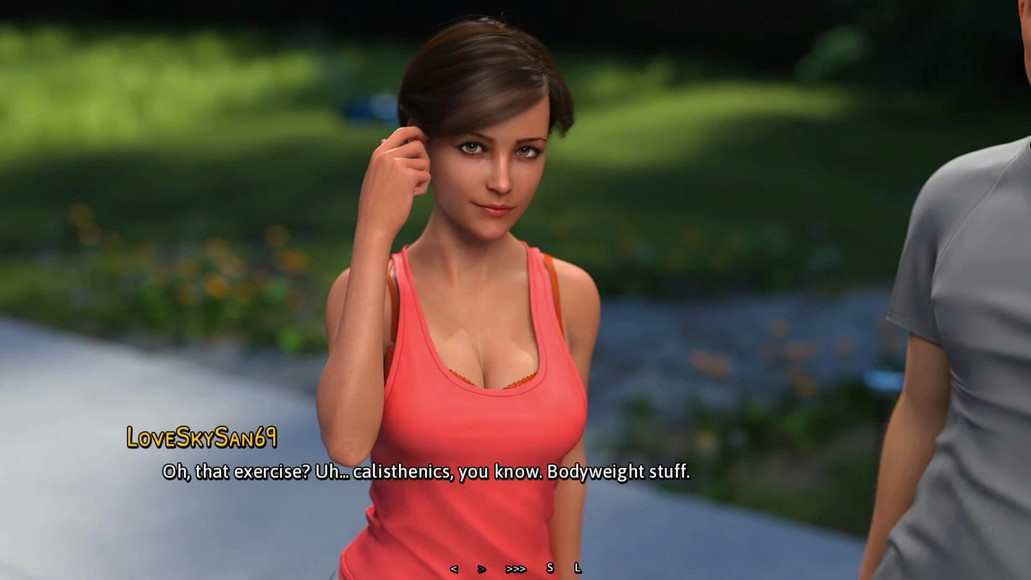1031x580 pixels.
Task: Activate the triple-arrow skip button
Action: click(x=516, y=568)
